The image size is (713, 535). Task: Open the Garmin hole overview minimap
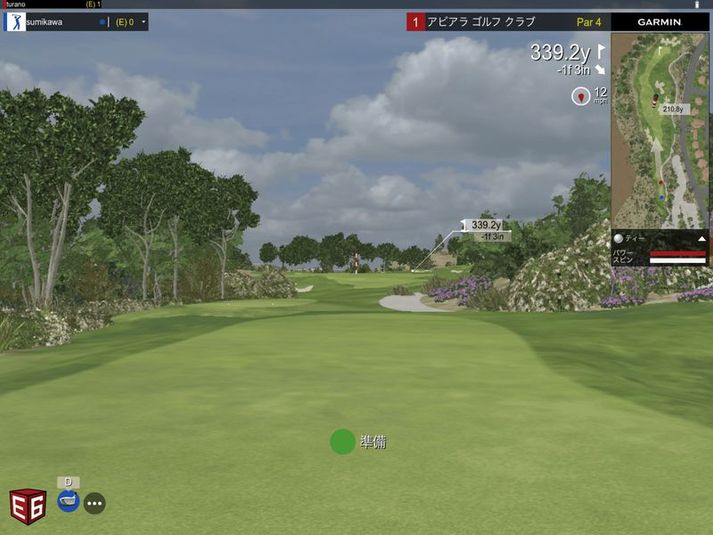pyautogui.click(x=661, y=130)
